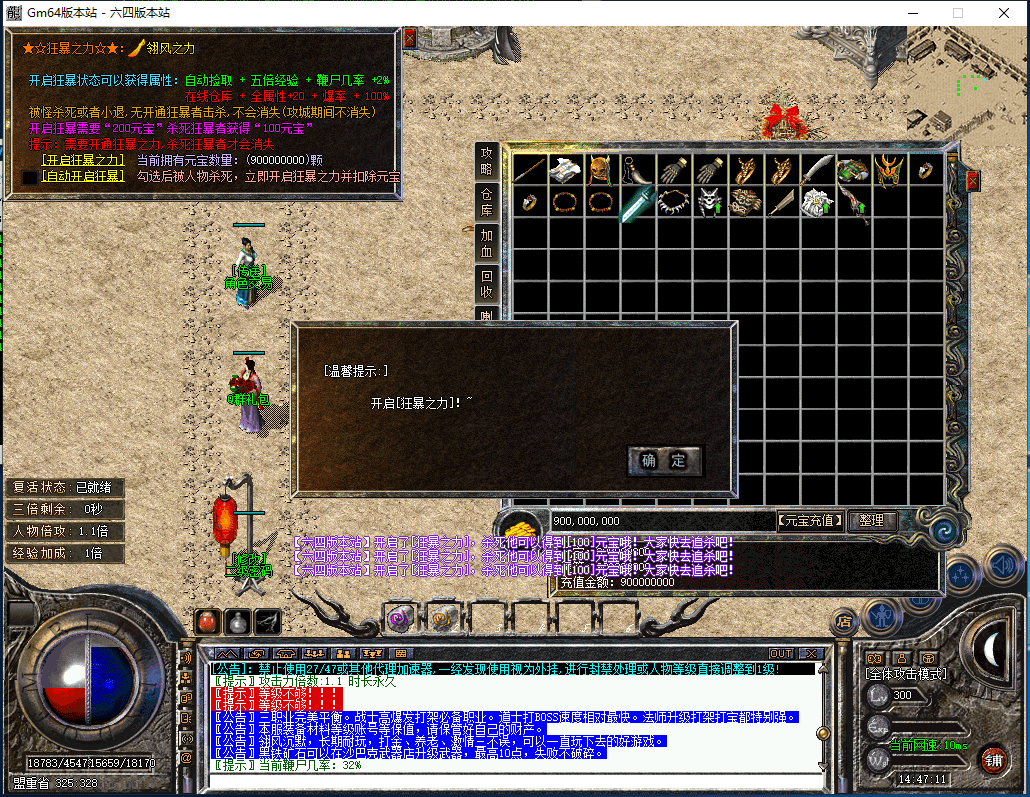Toggle the chat OUT button

coord(780,654)
